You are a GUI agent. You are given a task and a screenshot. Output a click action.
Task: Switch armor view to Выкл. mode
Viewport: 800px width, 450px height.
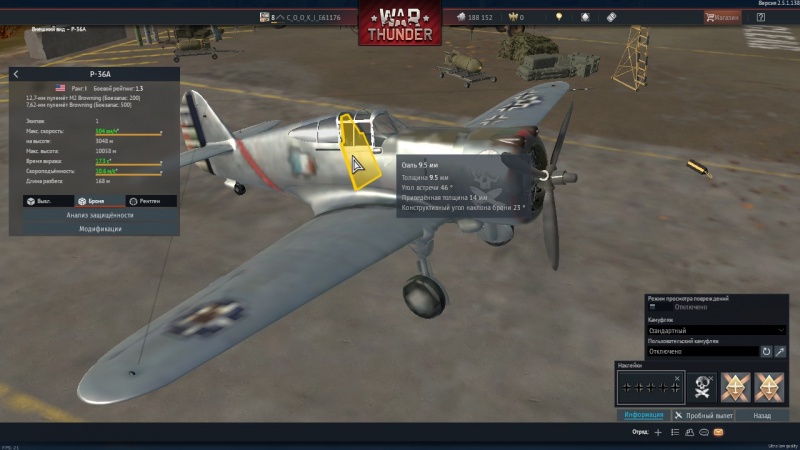pyautogui.click(x=40, y=200)
